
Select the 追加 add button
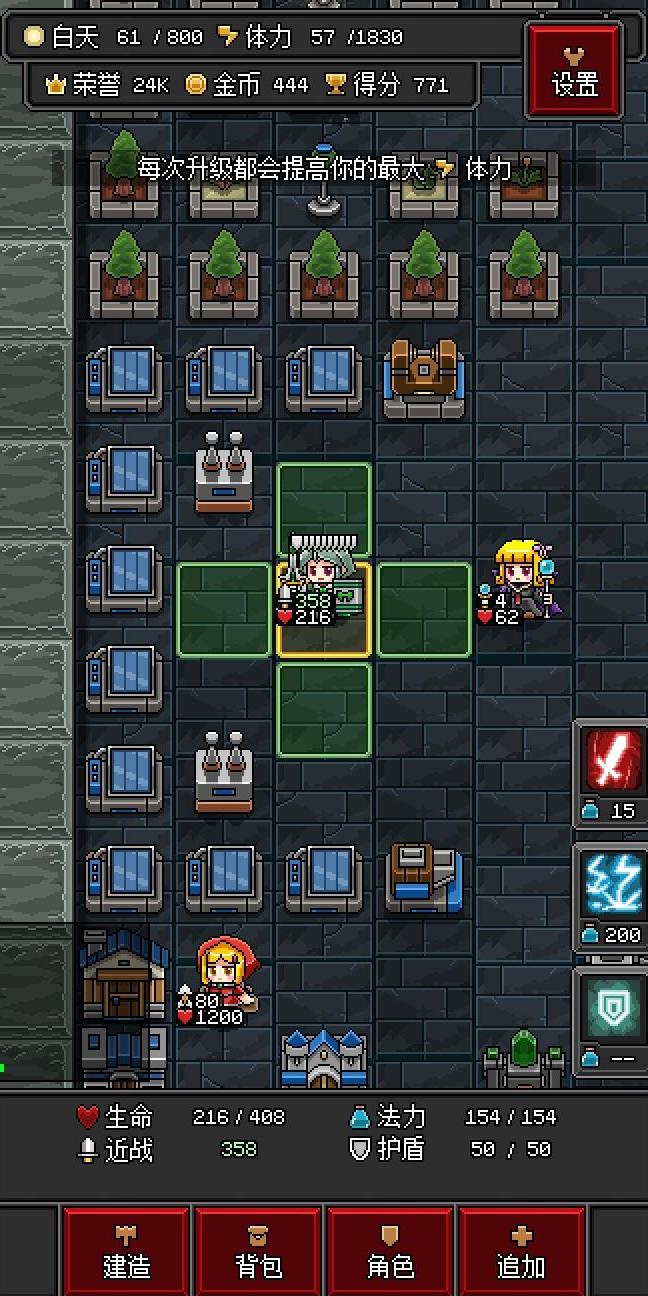pyautogui.click(x=522, y=1252)
